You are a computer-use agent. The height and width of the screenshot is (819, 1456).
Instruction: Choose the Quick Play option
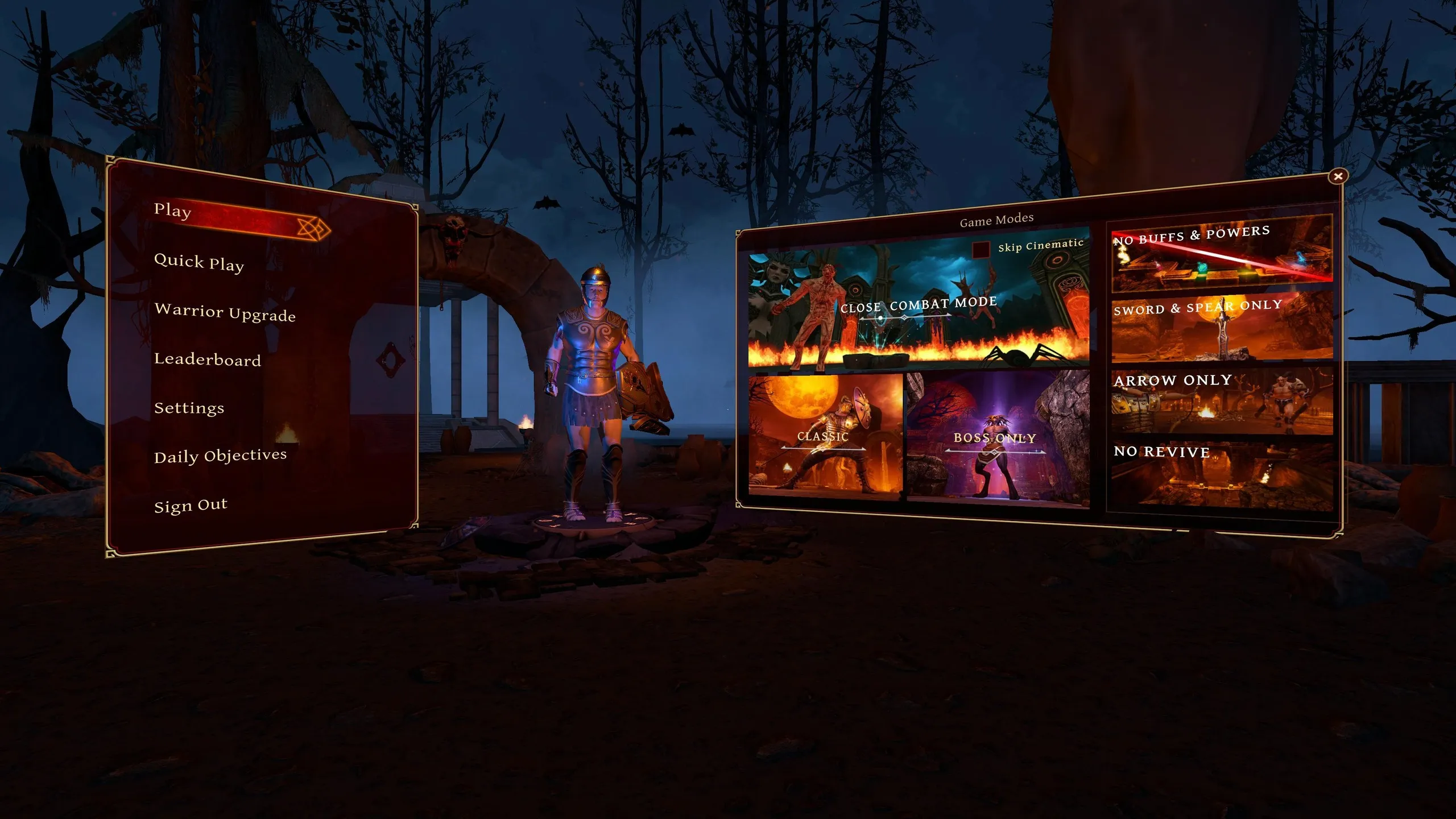pos(199,262)
